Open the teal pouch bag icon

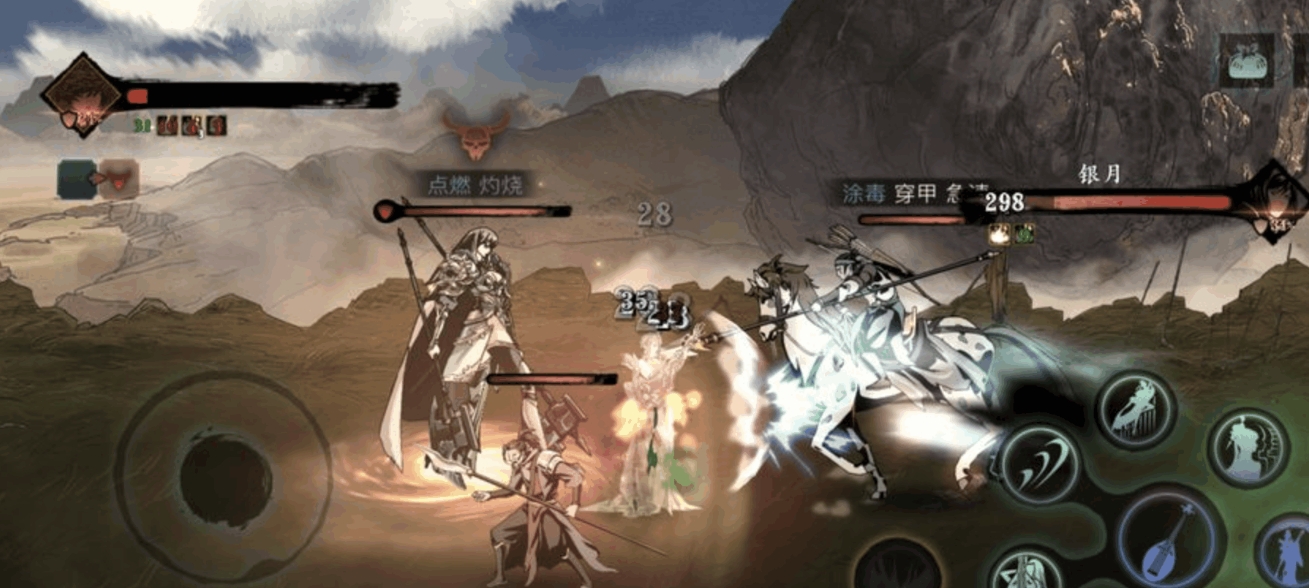(1245, 61)
